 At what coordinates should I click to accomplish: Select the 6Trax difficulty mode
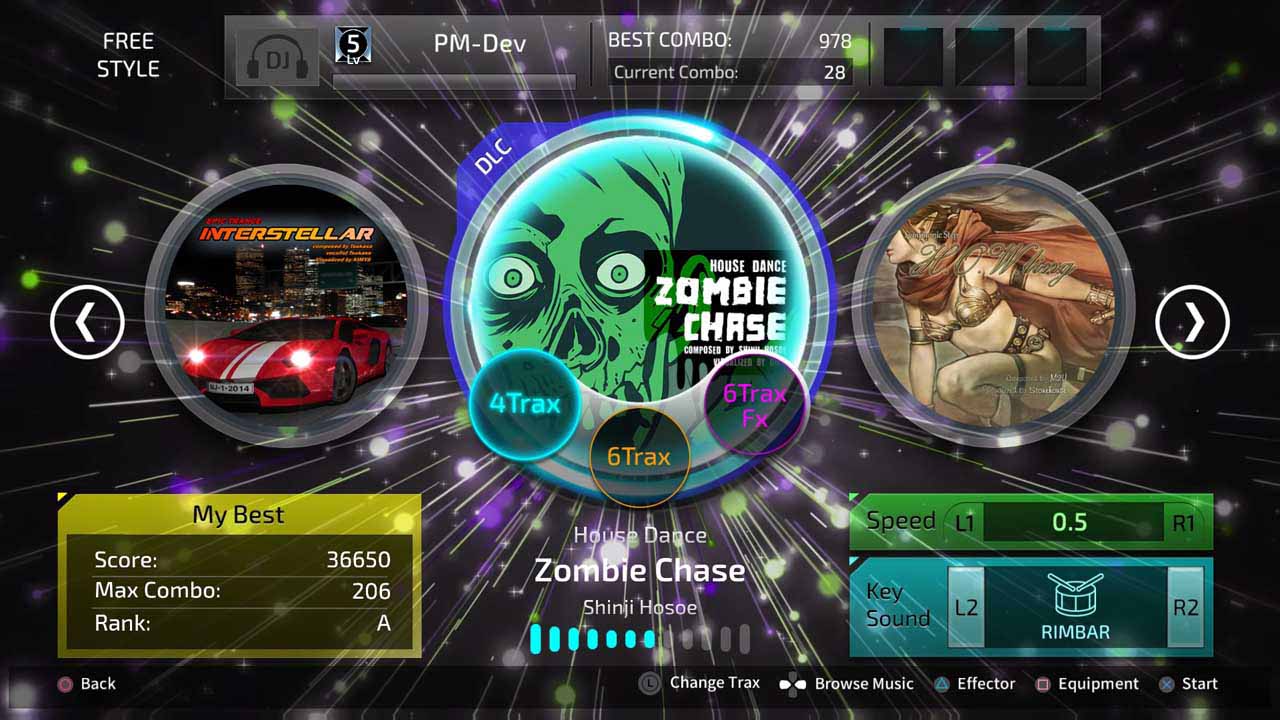coord(641,456)
